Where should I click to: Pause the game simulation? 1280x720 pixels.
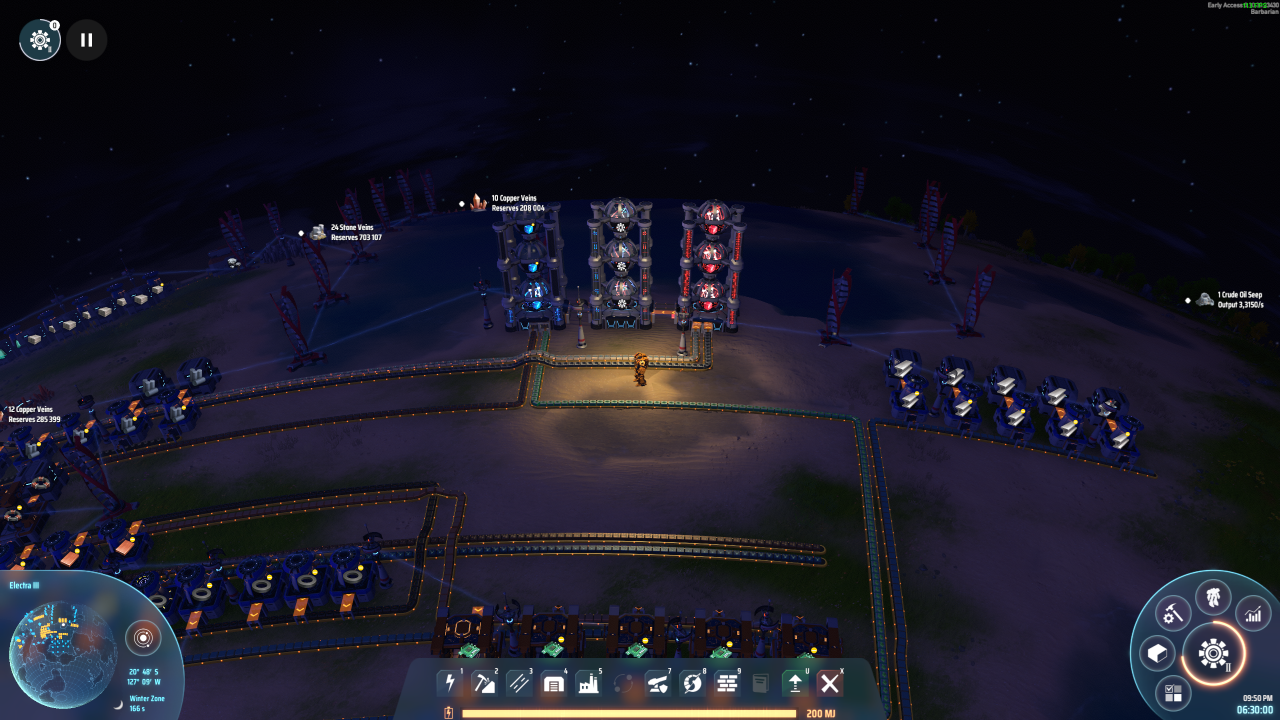[87, 40]
